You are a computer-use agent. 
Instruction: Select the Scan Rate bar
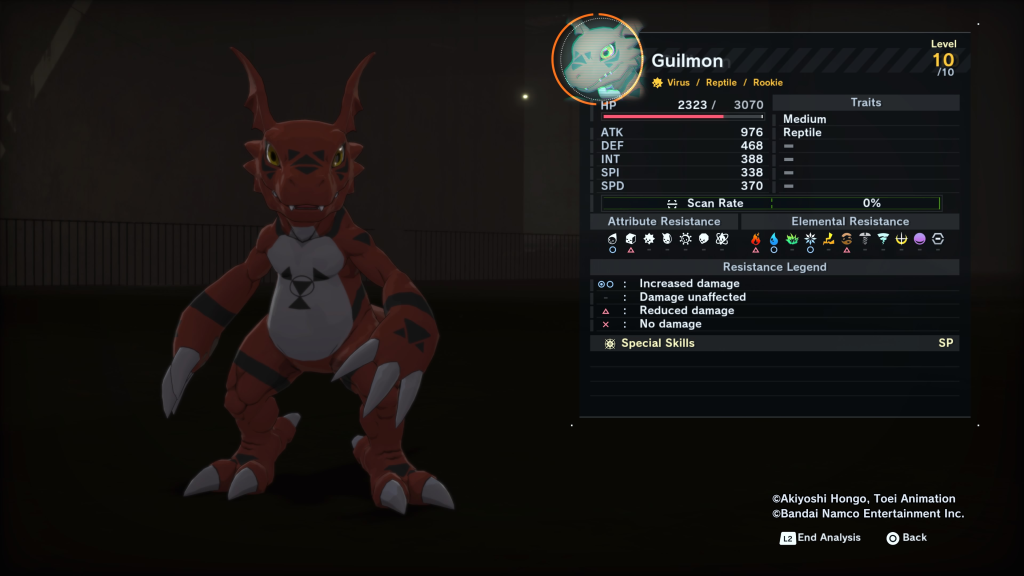coord(770,203)
